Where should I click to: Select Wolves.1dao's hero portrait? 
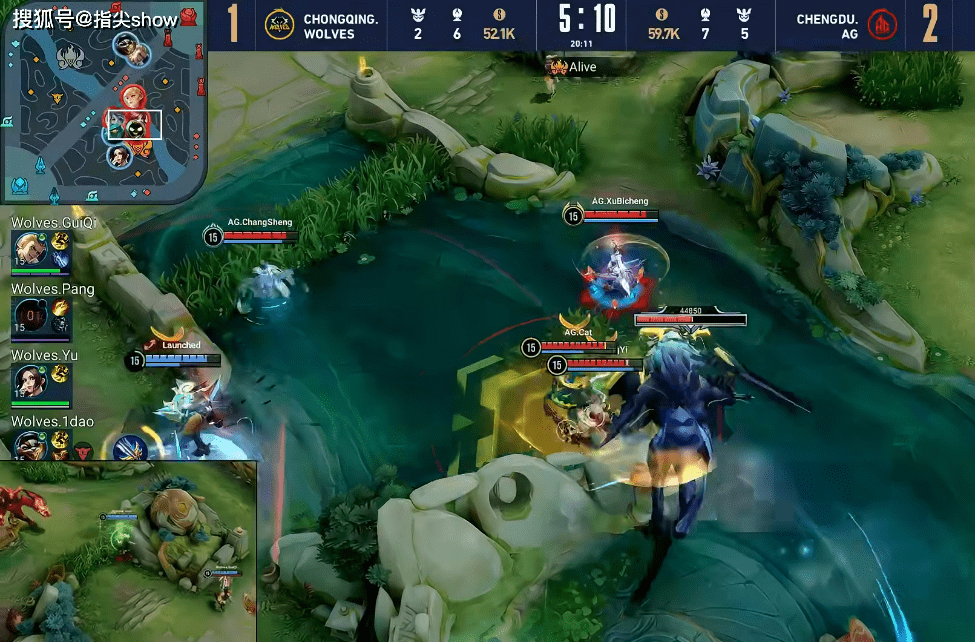click(x=29, y=445)
